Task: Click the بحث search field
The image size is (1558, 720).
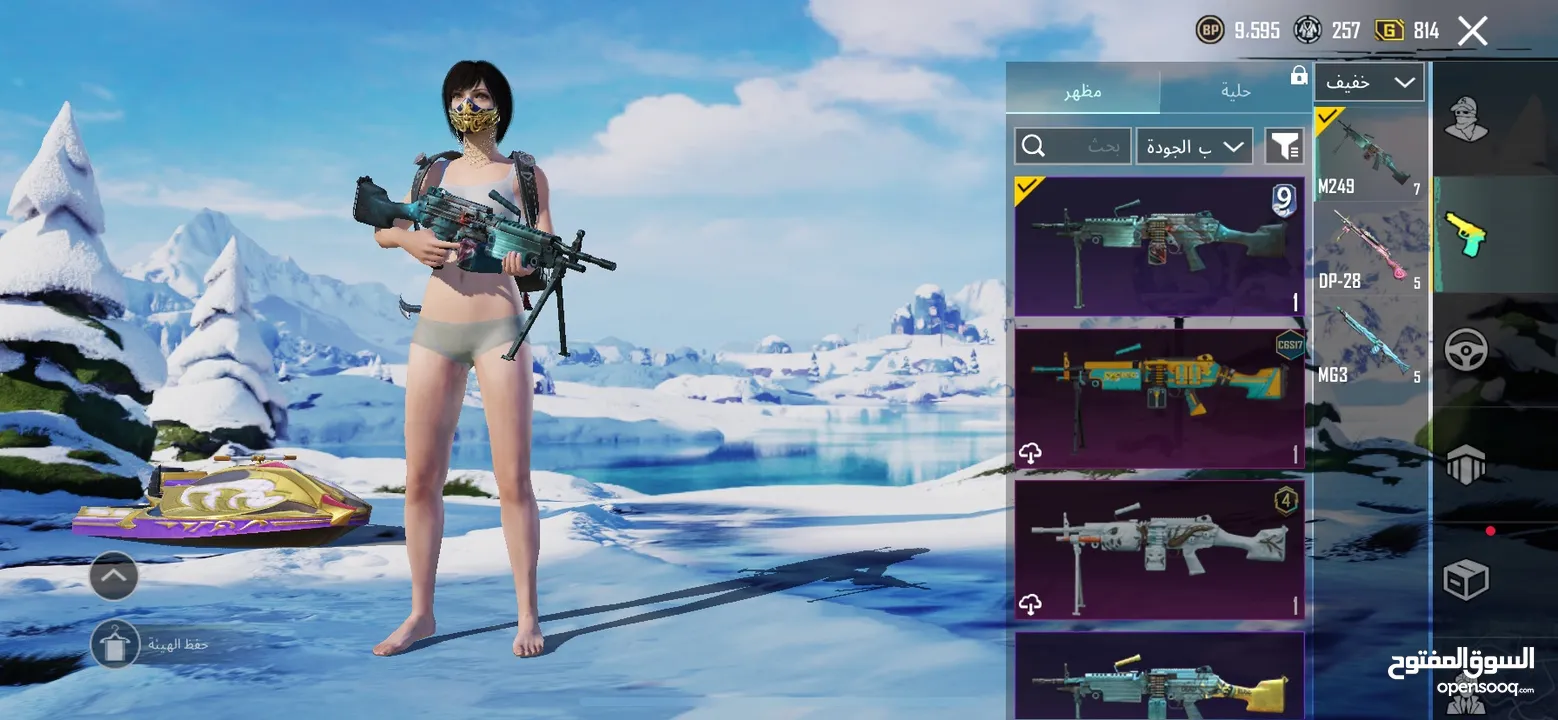Action: [1072, 146]
